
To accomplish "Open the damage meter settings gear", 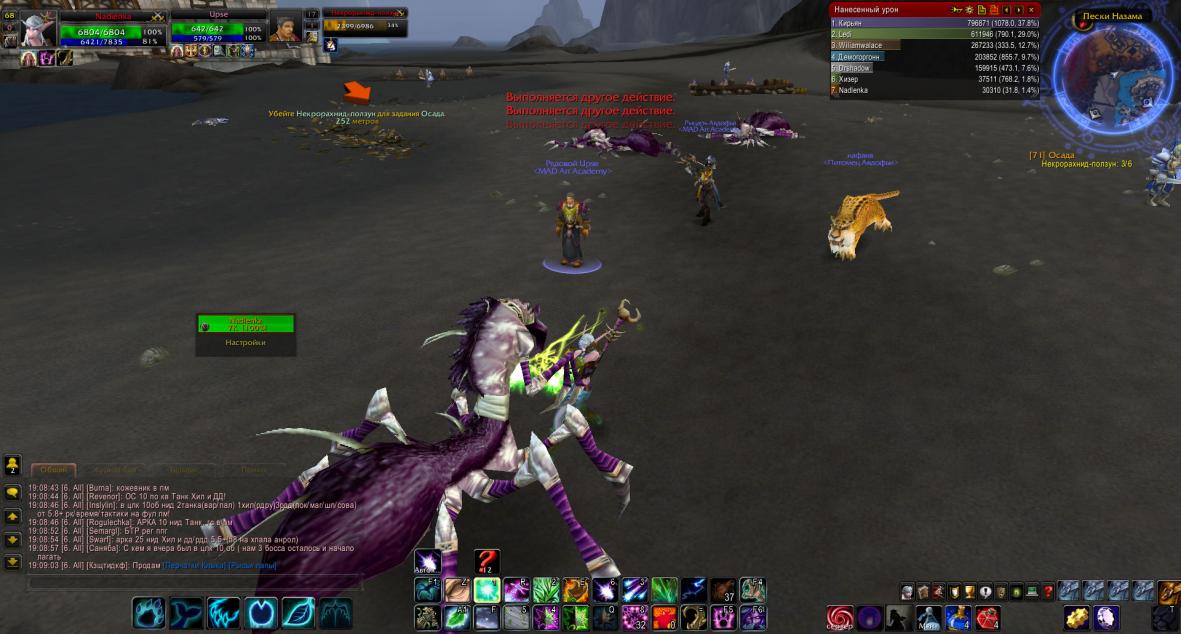I will tap(968, 9).
